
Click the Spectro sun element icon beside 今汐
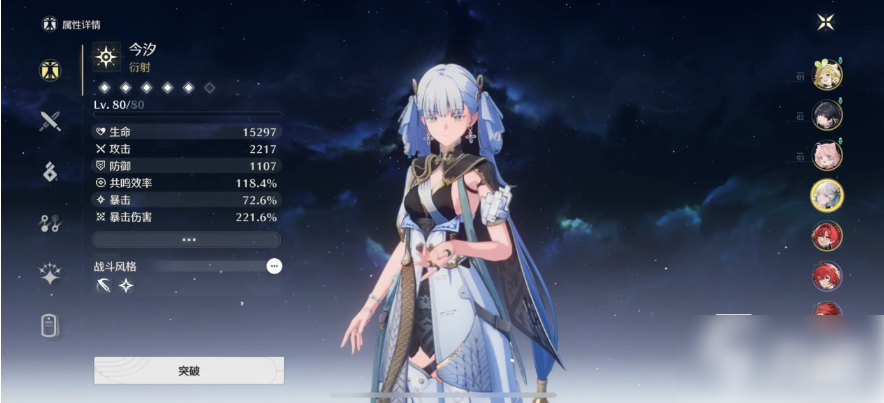coord(106,56)
